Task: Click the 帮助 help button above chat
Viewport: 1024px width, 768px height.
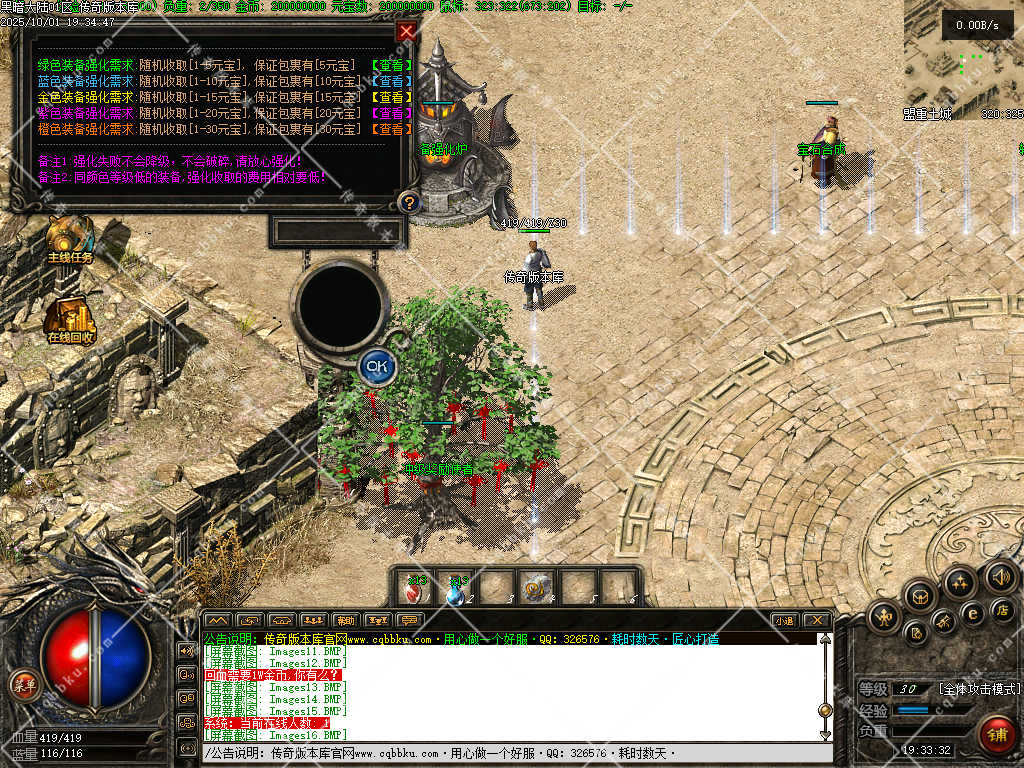Action: point(345,620)
